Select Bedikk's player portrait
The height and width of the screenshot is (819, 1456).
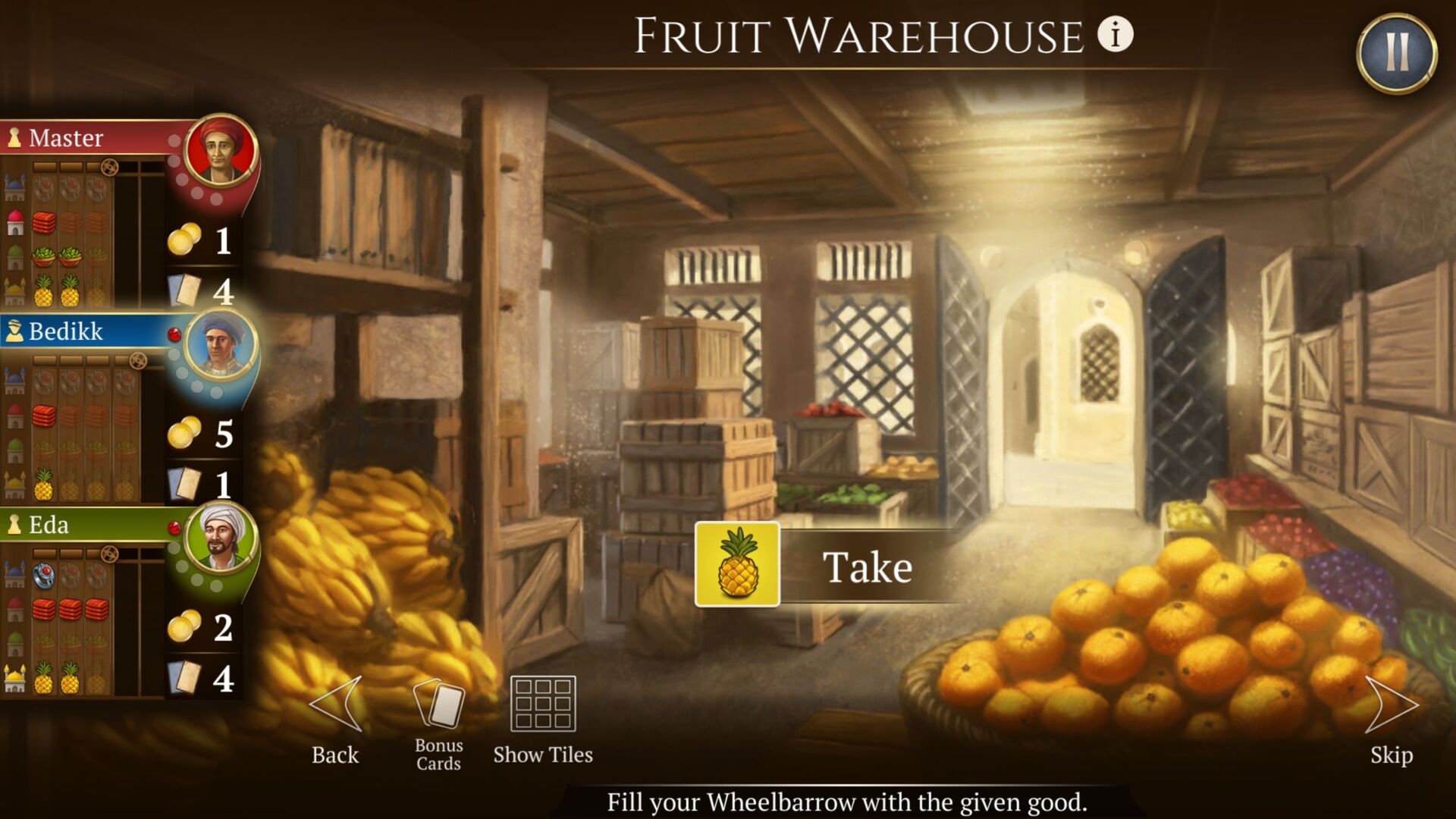tap(220, 344)
